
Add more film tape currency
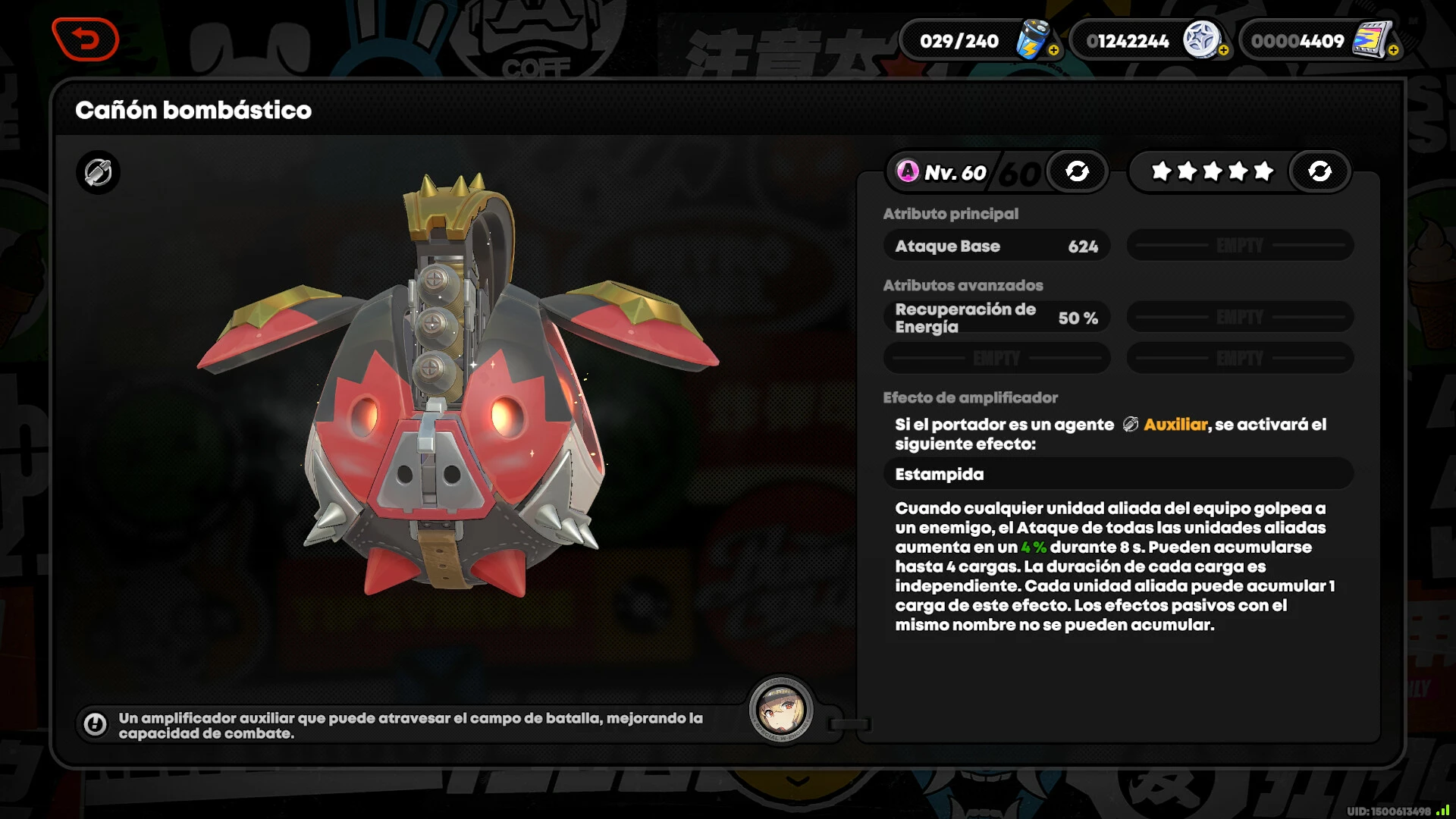pos(1393,51)
